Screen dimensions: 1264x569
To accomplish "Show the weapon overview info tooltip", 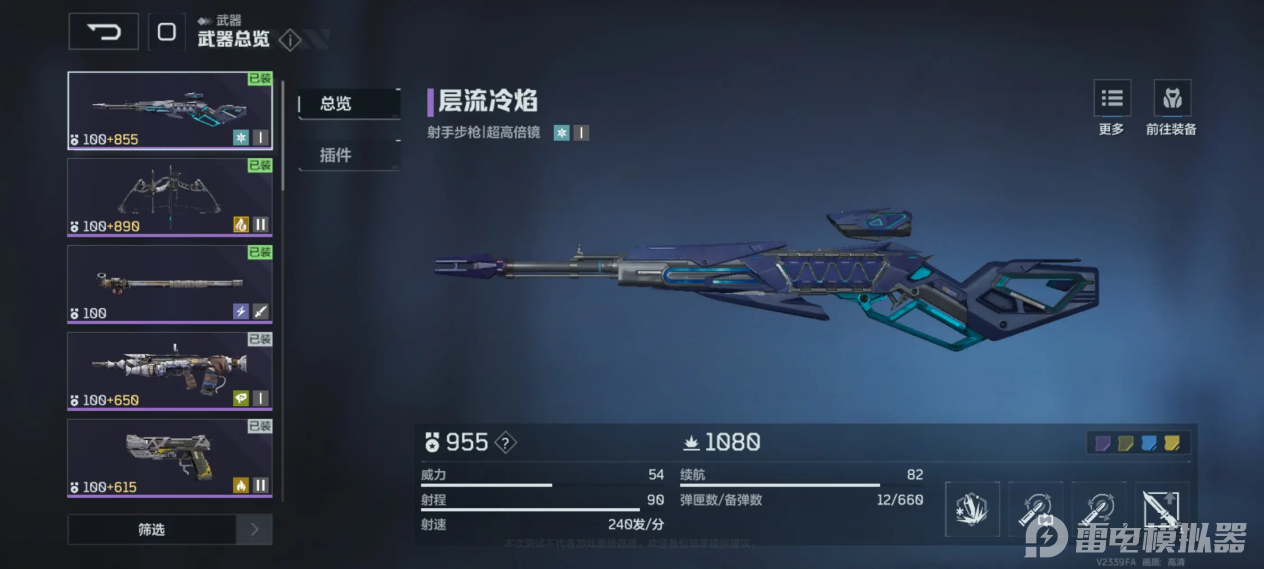I will coord(290,40).
